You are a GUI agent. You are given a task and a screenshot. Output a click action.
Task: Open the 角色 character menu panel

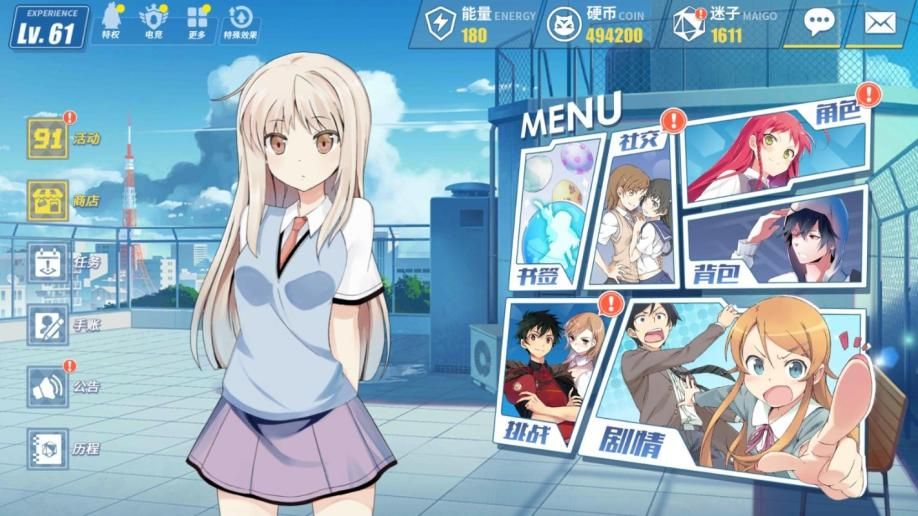(x=775, y=150)
